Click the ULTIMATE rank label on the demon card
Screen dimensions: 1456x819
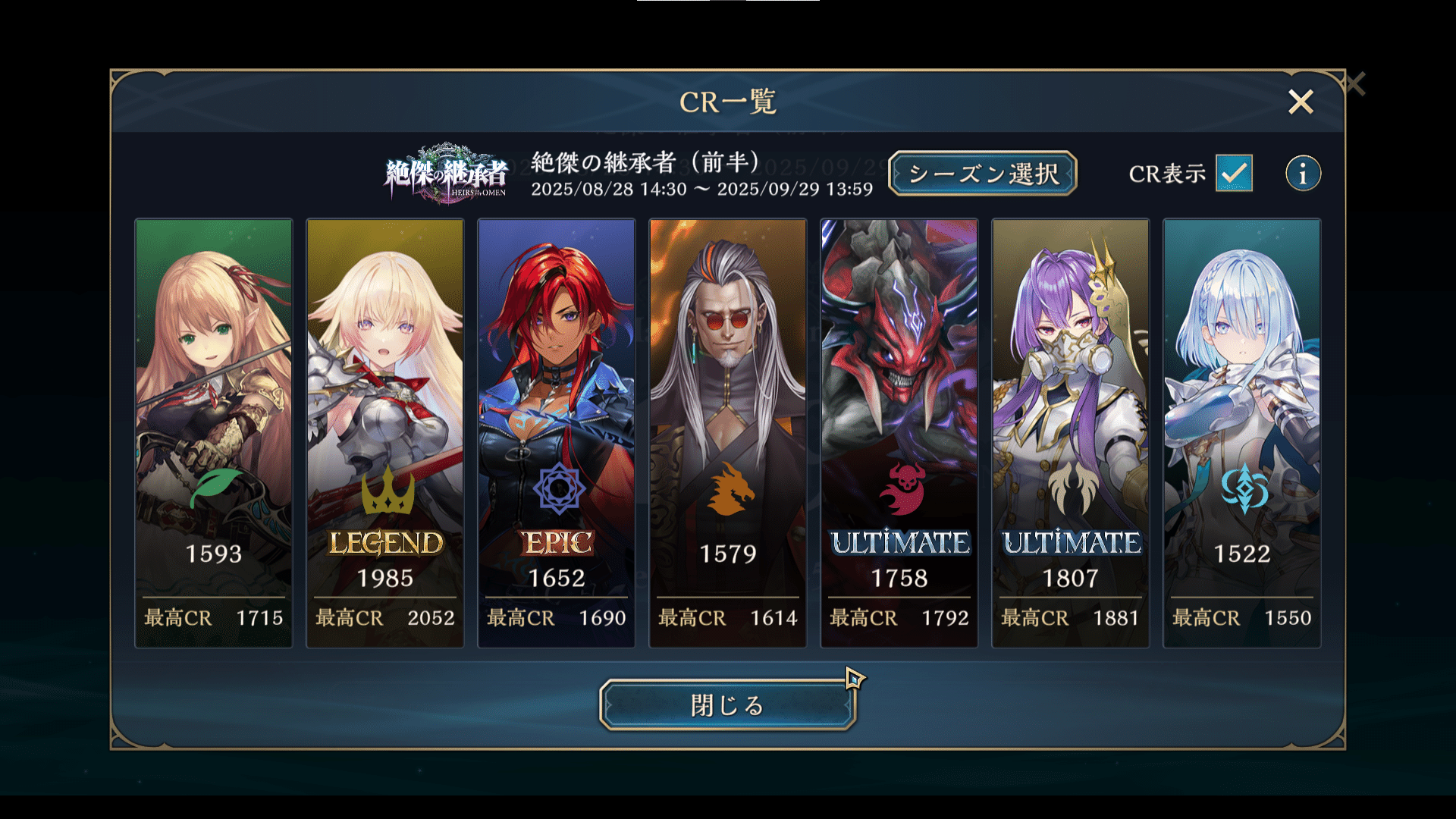coord(899,543)
